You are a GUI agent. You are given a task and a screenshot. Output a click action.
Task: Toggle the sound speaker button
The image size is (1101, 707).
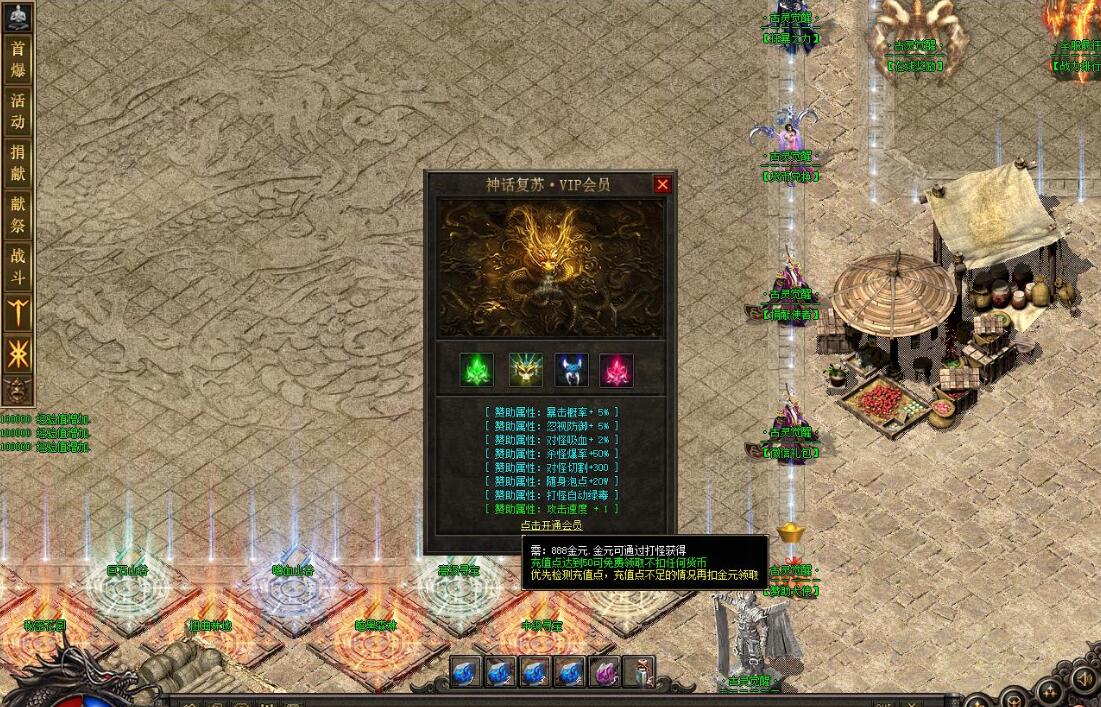click(x=1082, y=680)
